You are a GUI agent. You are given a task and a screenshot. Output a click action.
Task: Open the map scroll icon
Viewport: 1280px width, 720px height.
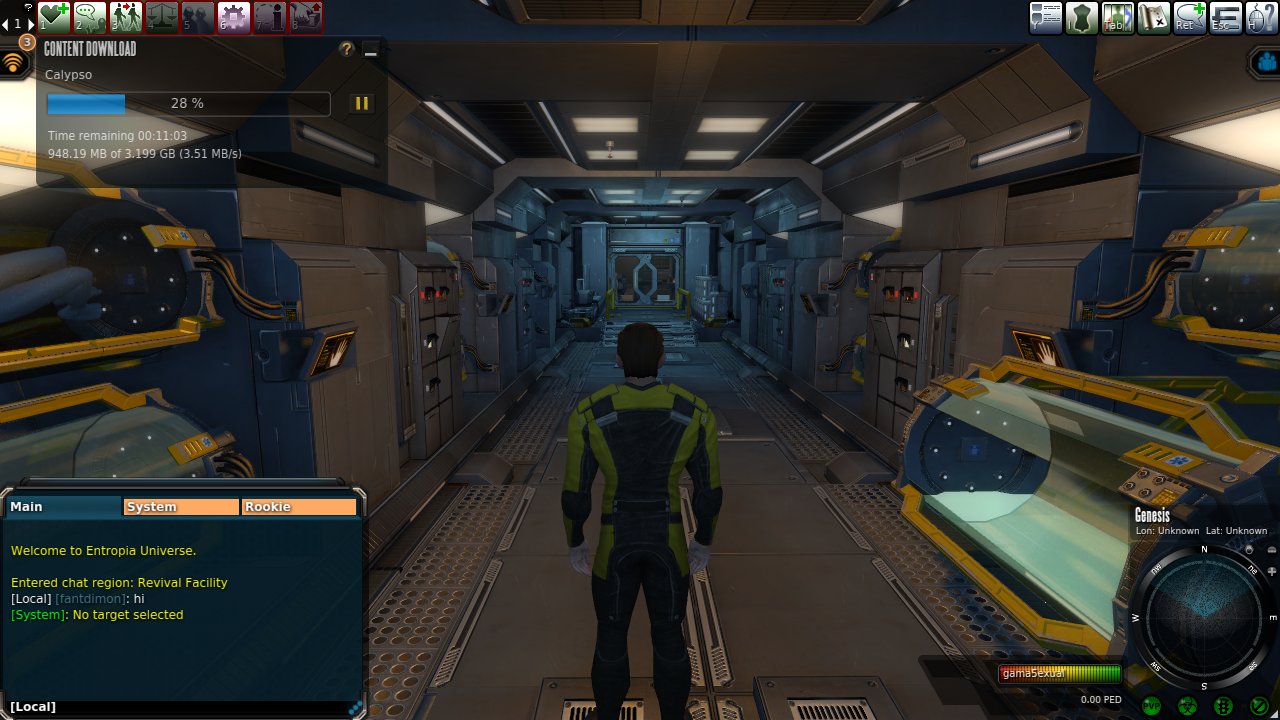[1154, 18]
